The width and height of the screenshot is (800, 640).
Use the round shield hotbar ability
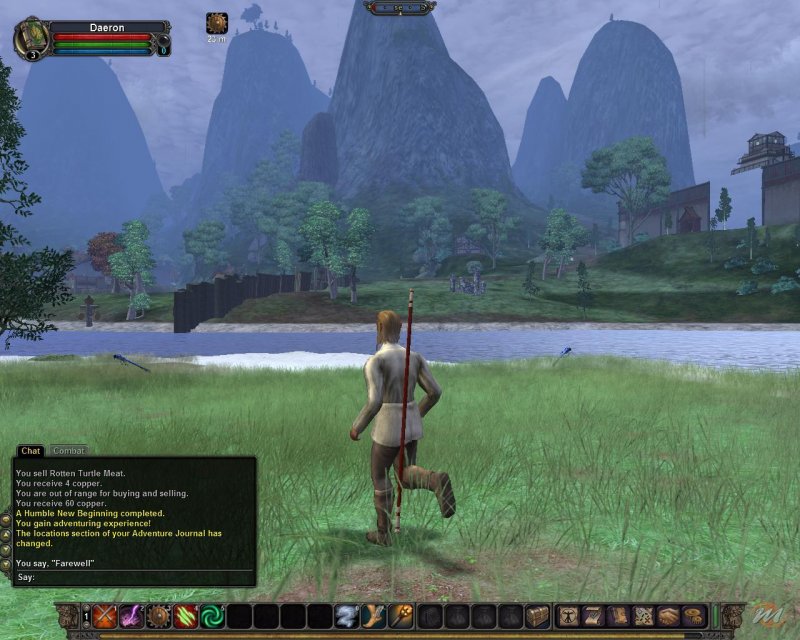point(159,616)
